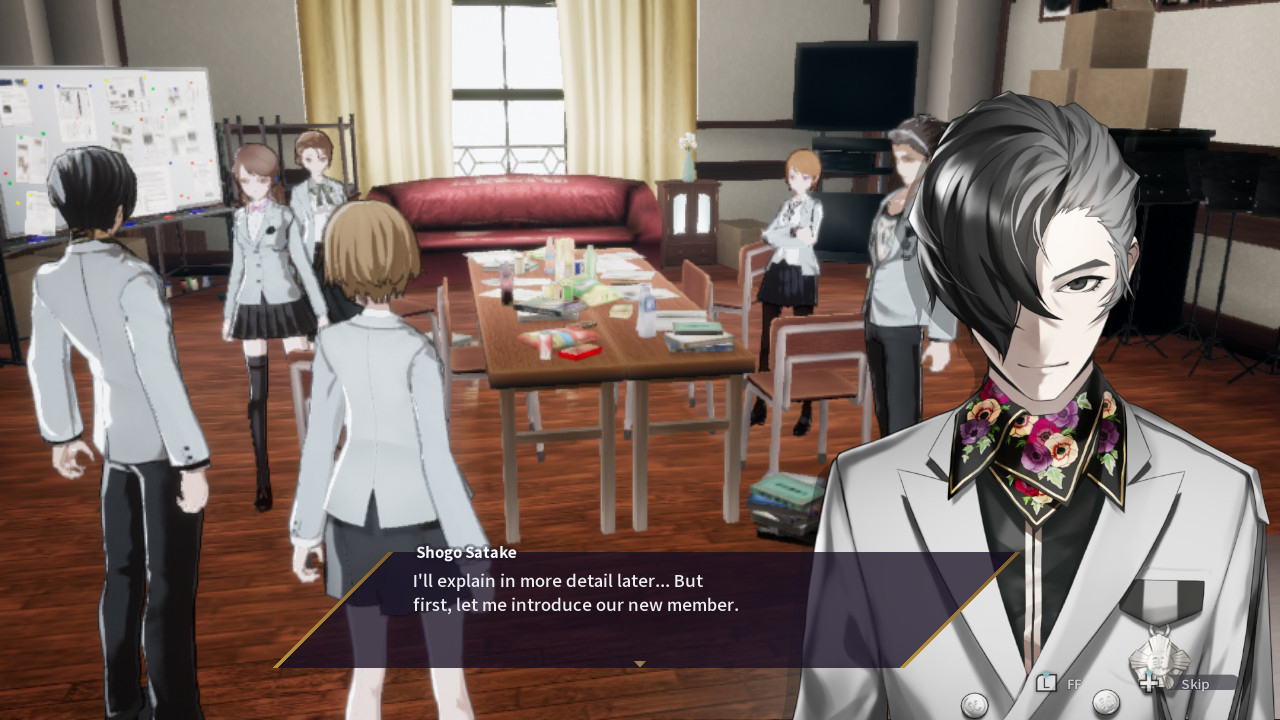Click the winged medal on Shogo's lapel
Viewport: 1280px width, 720px height.
pos(1162,660)
